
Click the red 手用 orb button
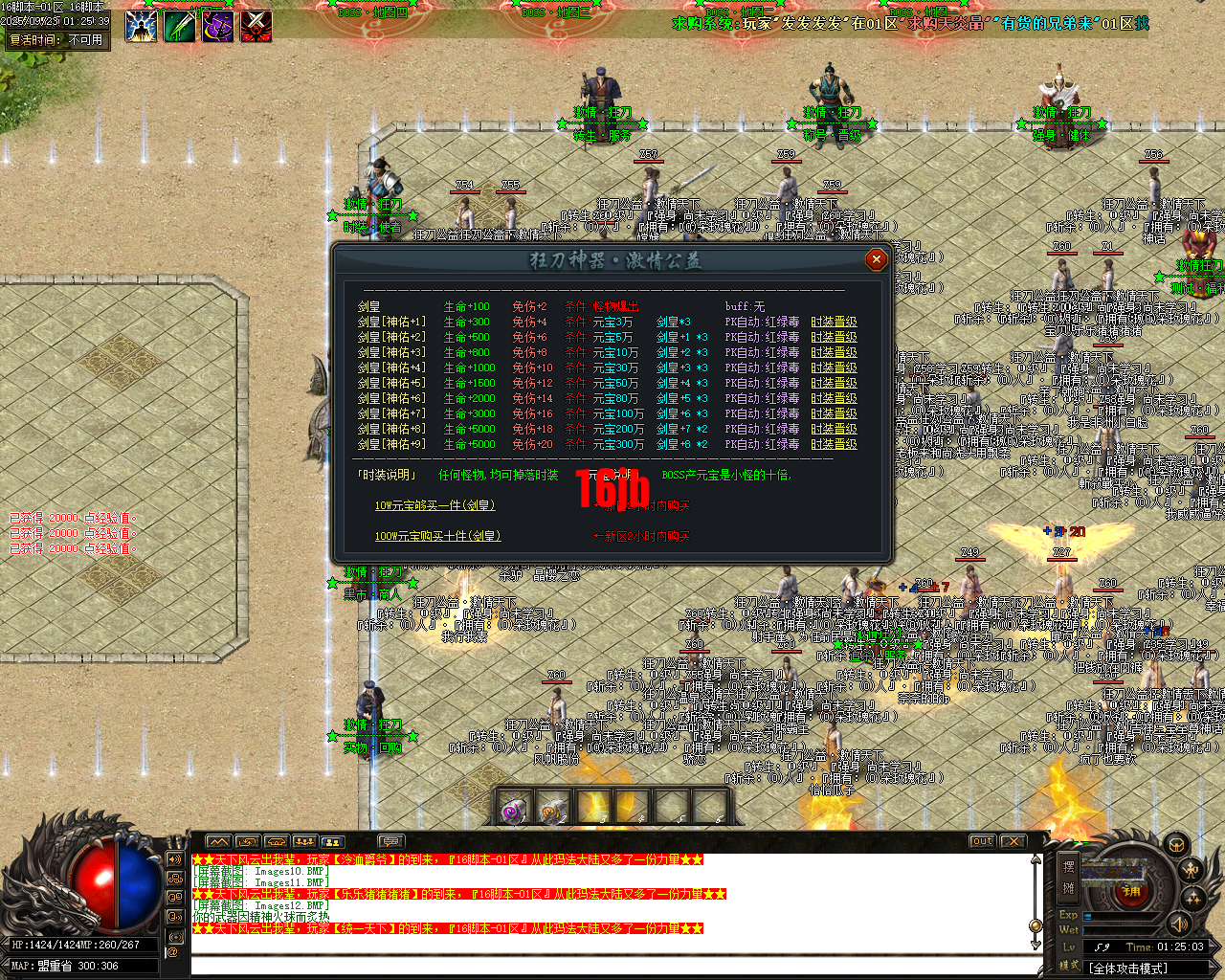(1130, 891)
